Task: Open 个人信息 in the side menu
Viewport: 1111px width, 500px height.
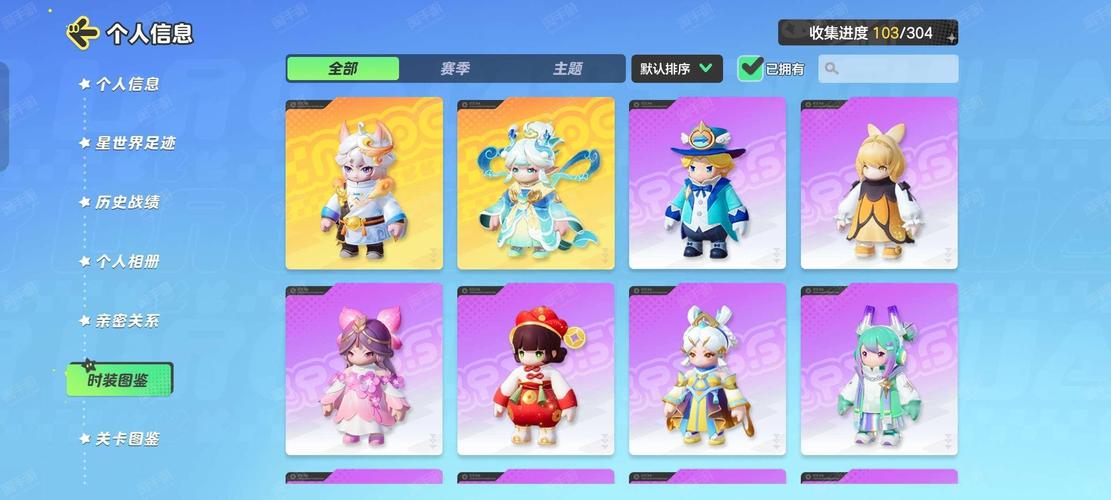Action: click(x=127, y=84)
